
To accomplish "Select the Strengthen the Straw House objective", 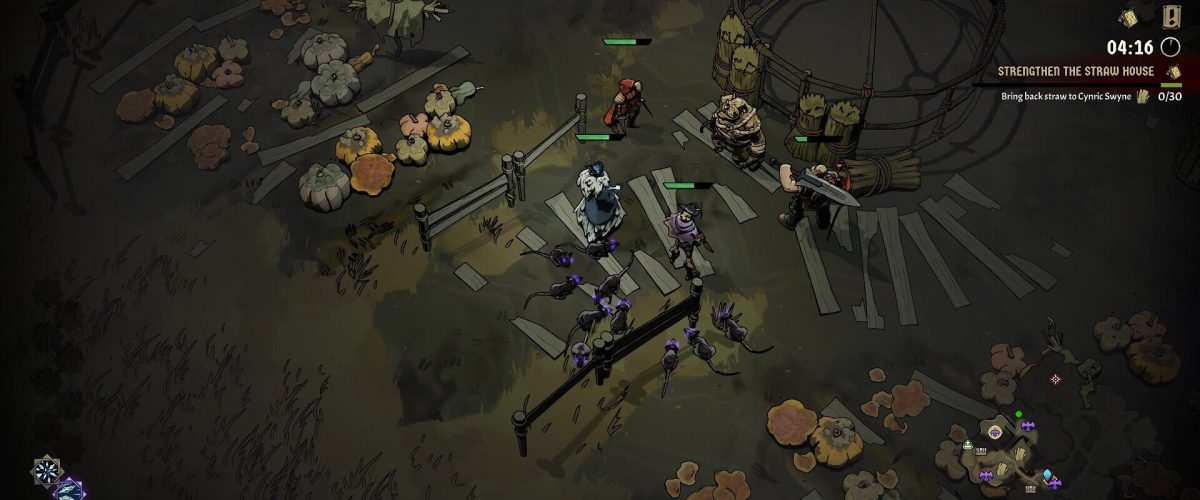I will coord(1076,72).
